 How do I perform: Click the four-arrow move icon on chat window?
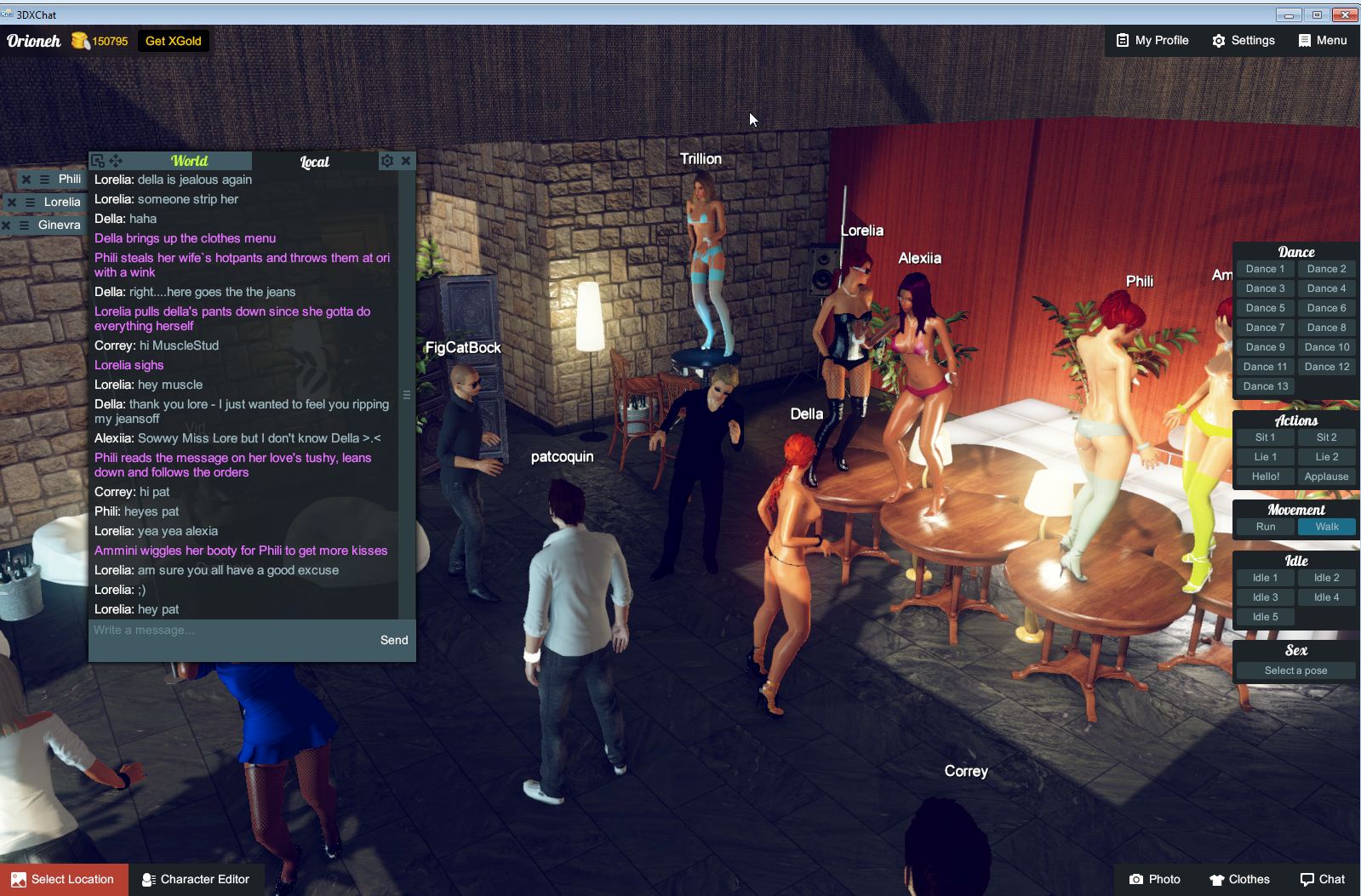coord(116,160)
